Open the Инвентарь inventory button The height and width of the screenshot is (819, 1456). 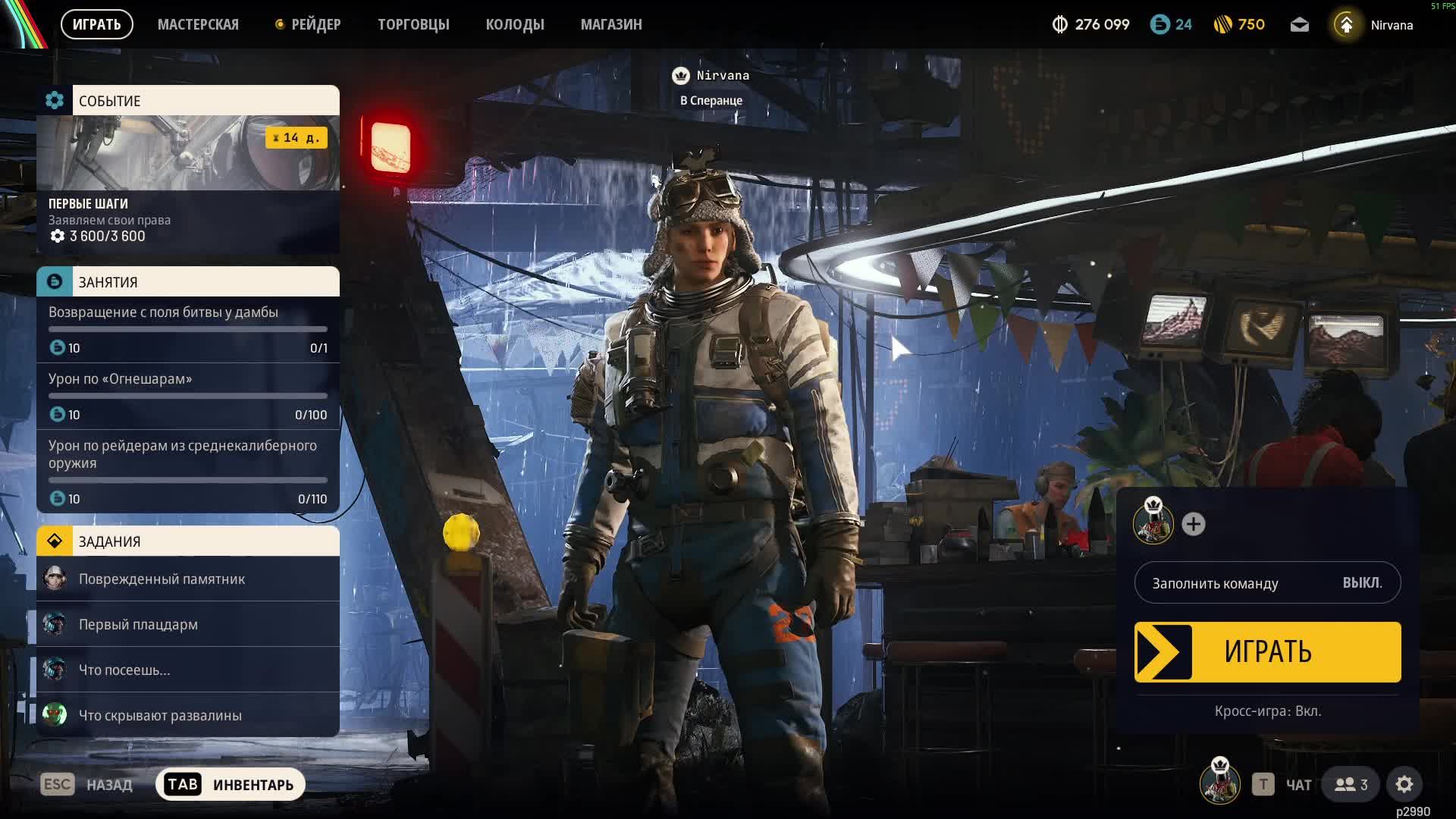(231, 784)
